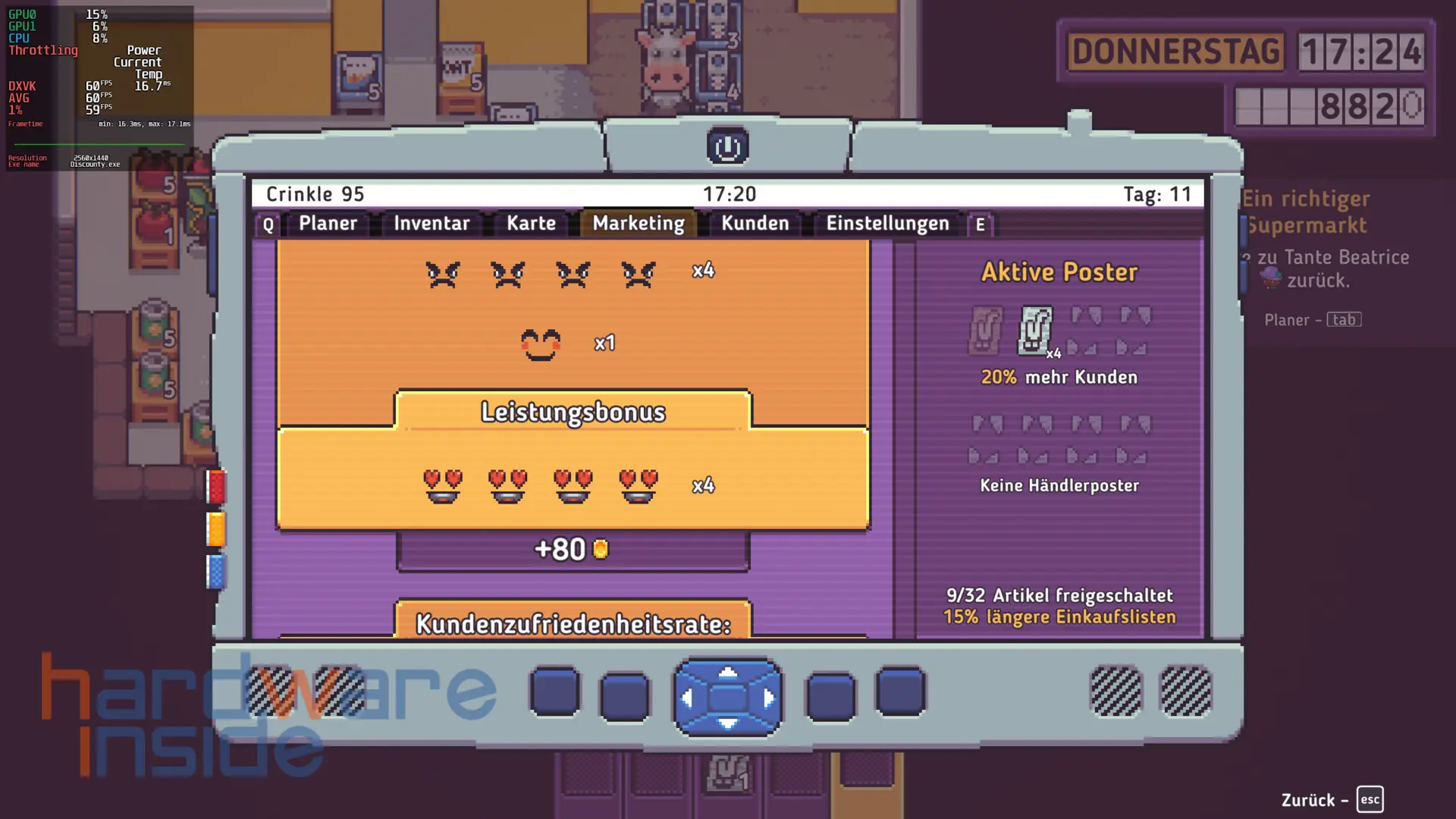Click the tablet power button
The image size is (1456, 819).
click(x=727, y=146)
